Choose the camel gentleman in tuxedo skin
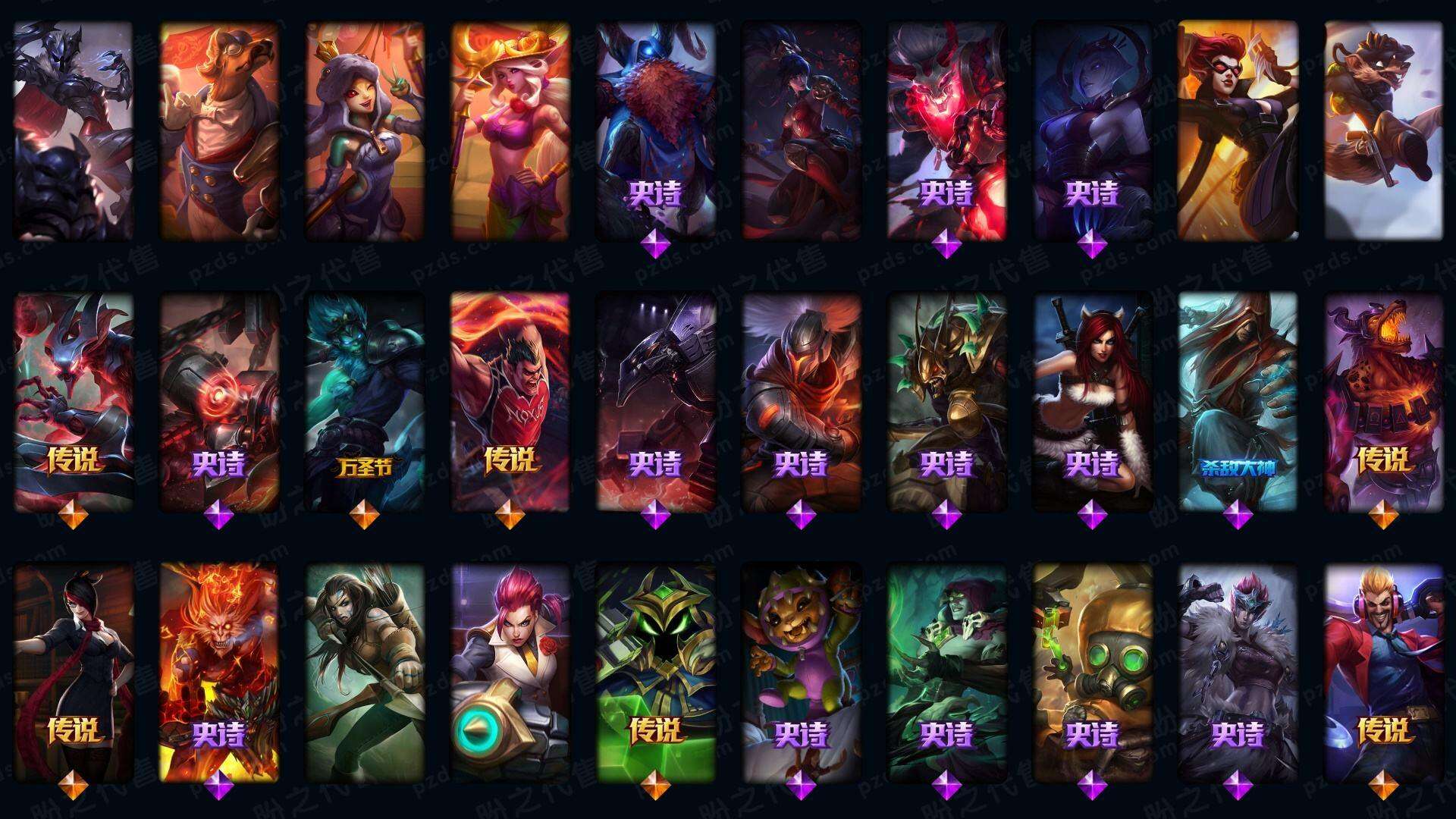 (219, 130)
